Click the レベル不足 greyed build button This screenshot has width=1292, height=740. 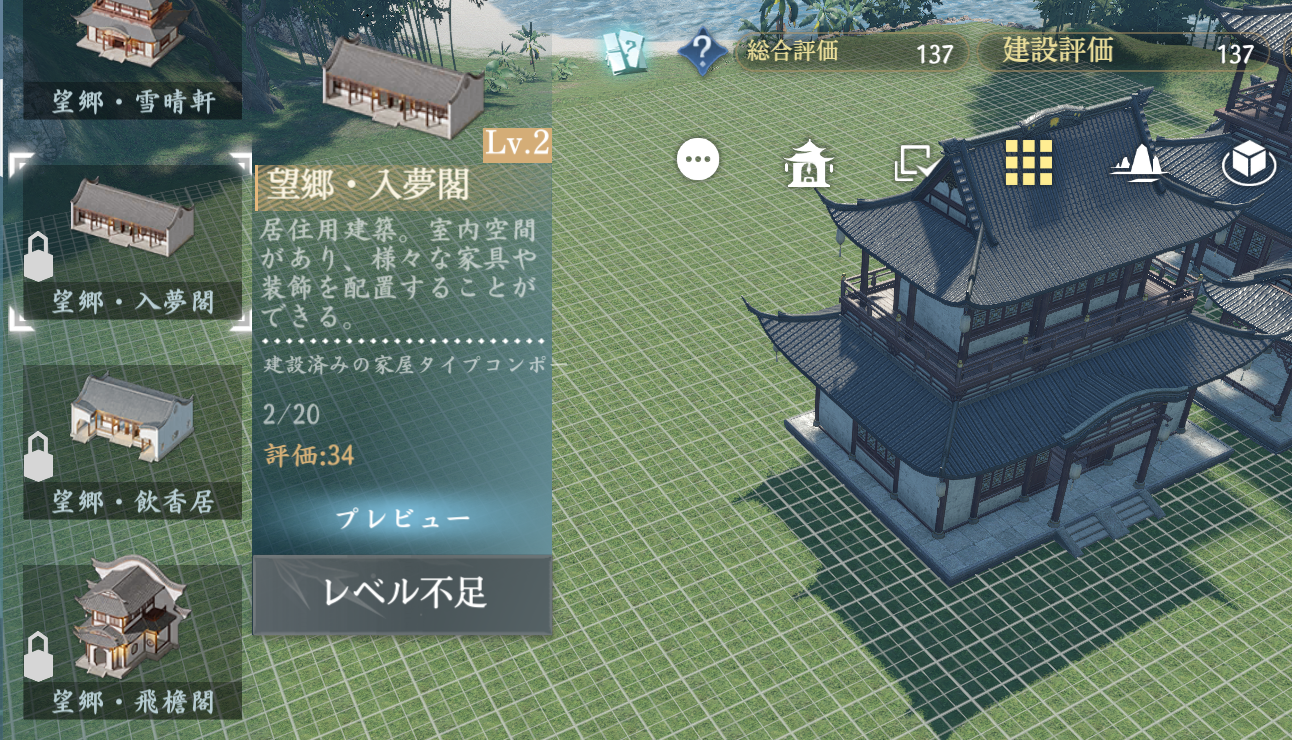[402, 592]
